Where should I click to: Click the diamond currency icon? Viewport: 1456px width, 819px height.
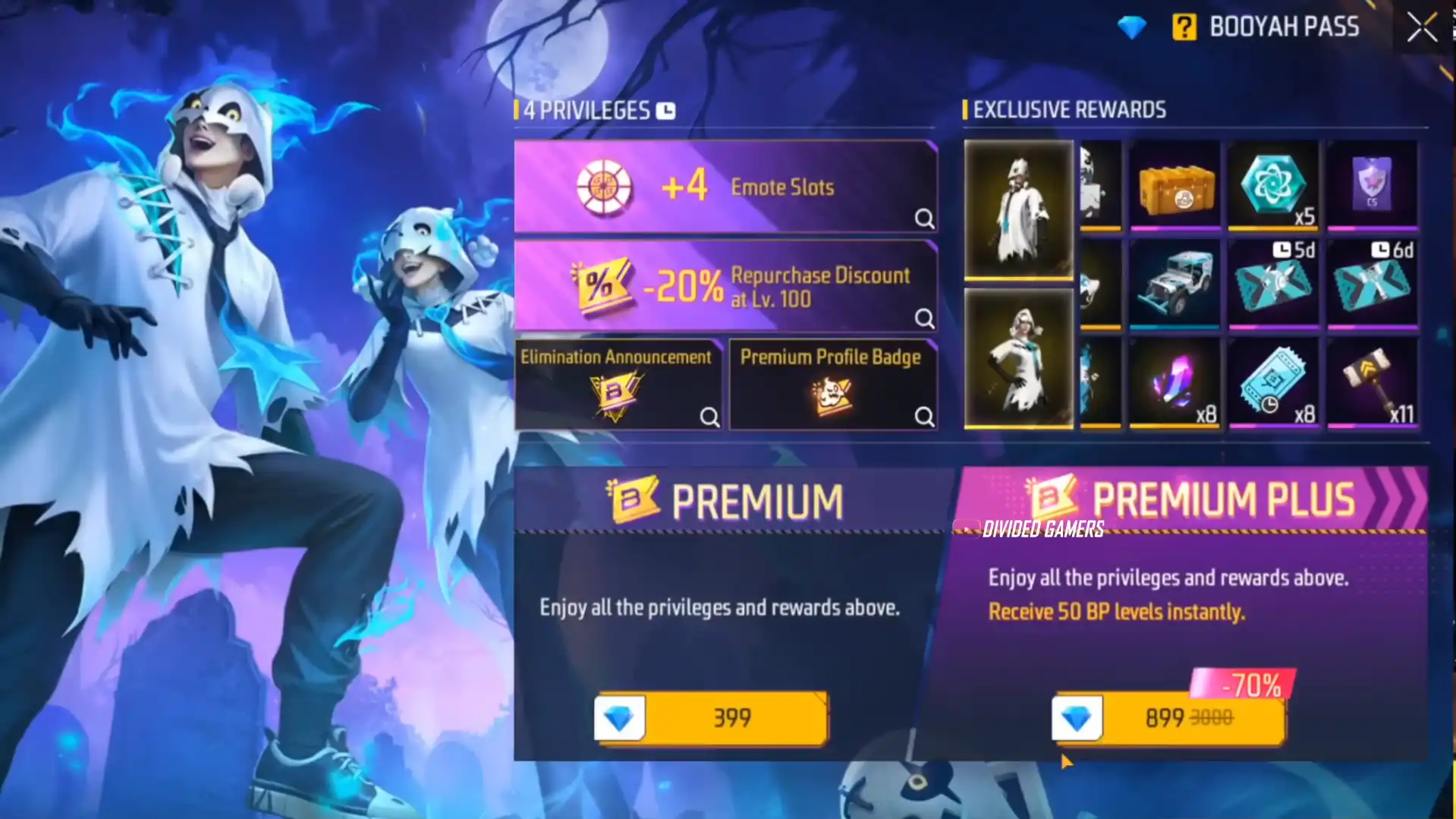[x=1131, y=28]
